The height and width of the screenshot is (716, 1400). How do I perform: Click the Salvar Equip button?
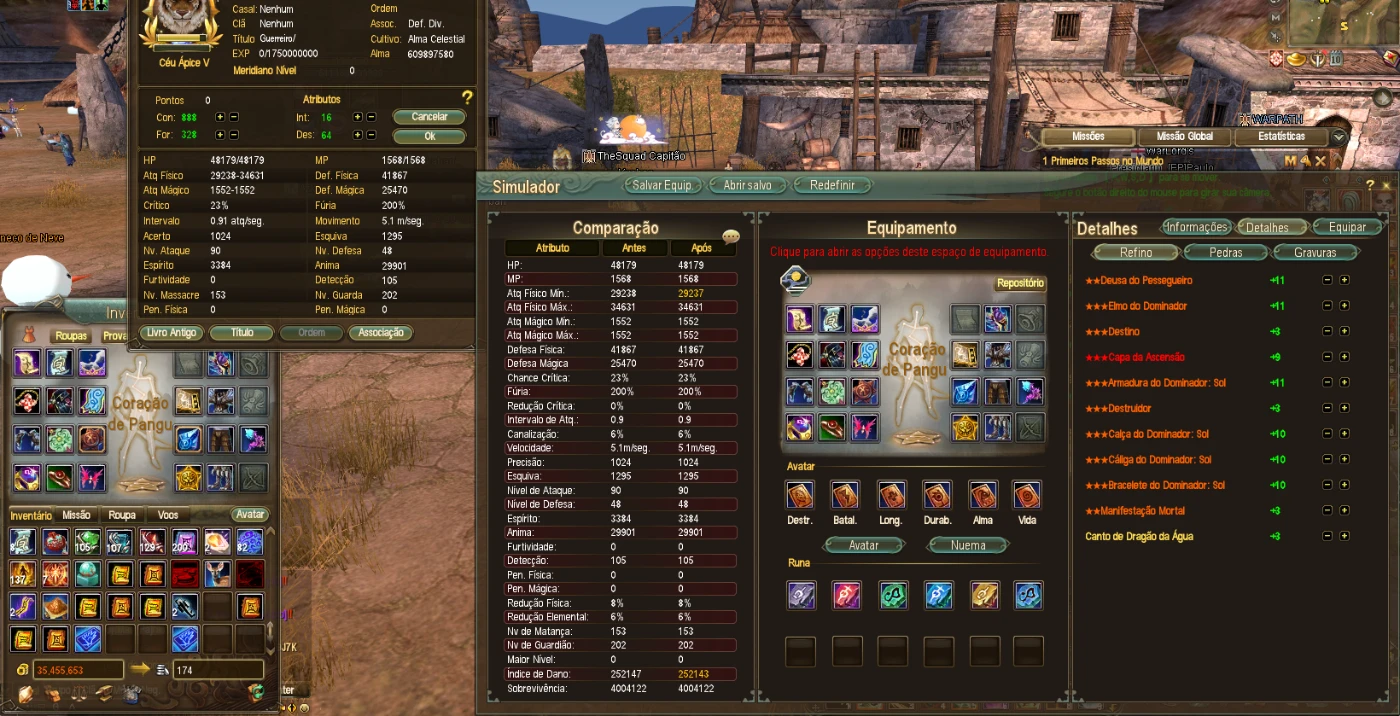pyautogui.click(x=662, y=186)
